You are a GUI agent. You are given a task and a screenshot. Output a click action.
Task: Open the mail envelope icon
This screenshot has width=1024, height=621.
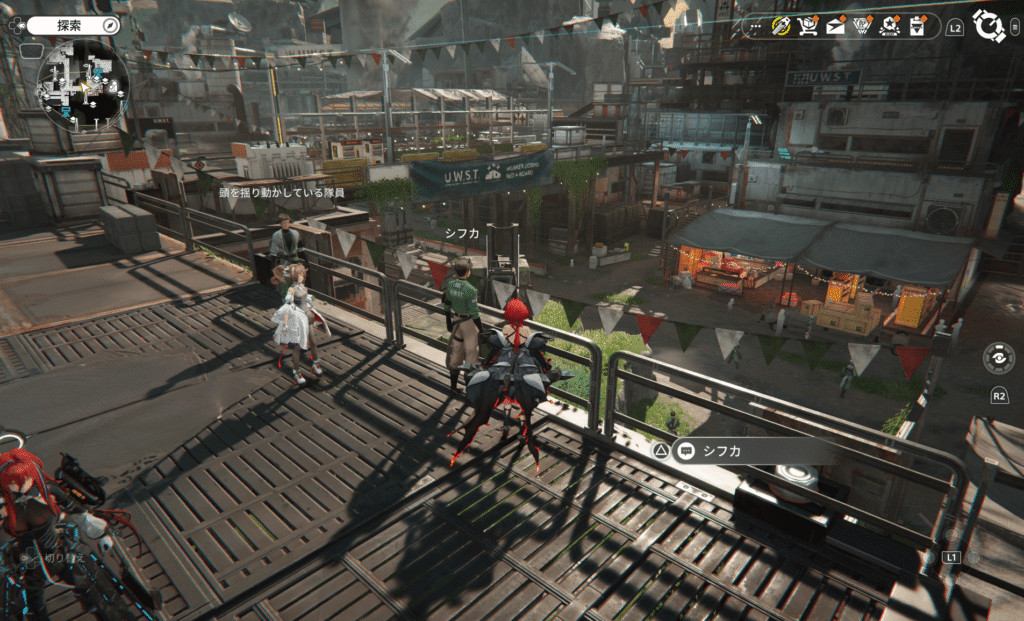(x=835, y=26)
